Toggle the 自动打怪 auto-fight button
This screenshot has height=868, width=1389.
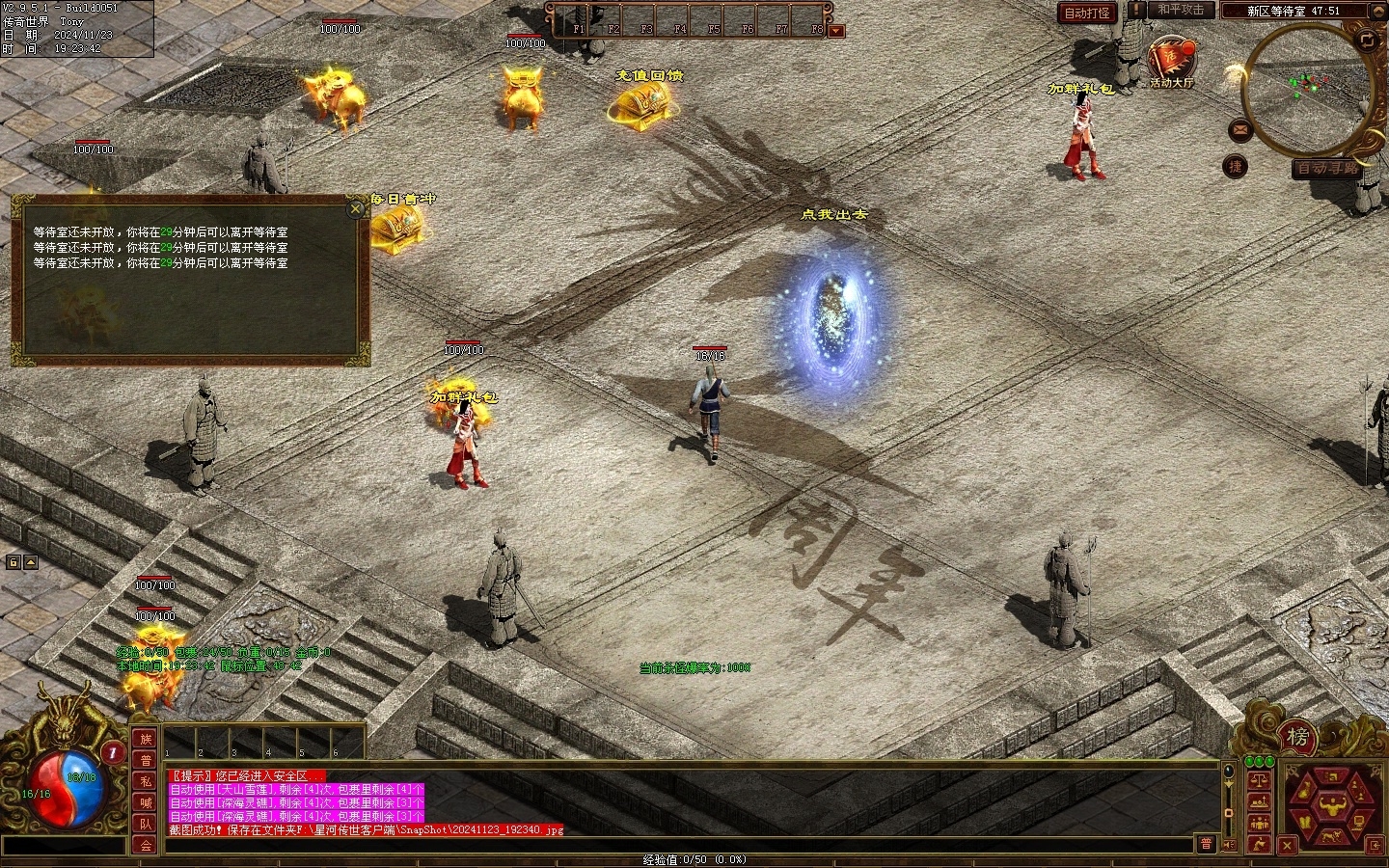click(1086, 13)
